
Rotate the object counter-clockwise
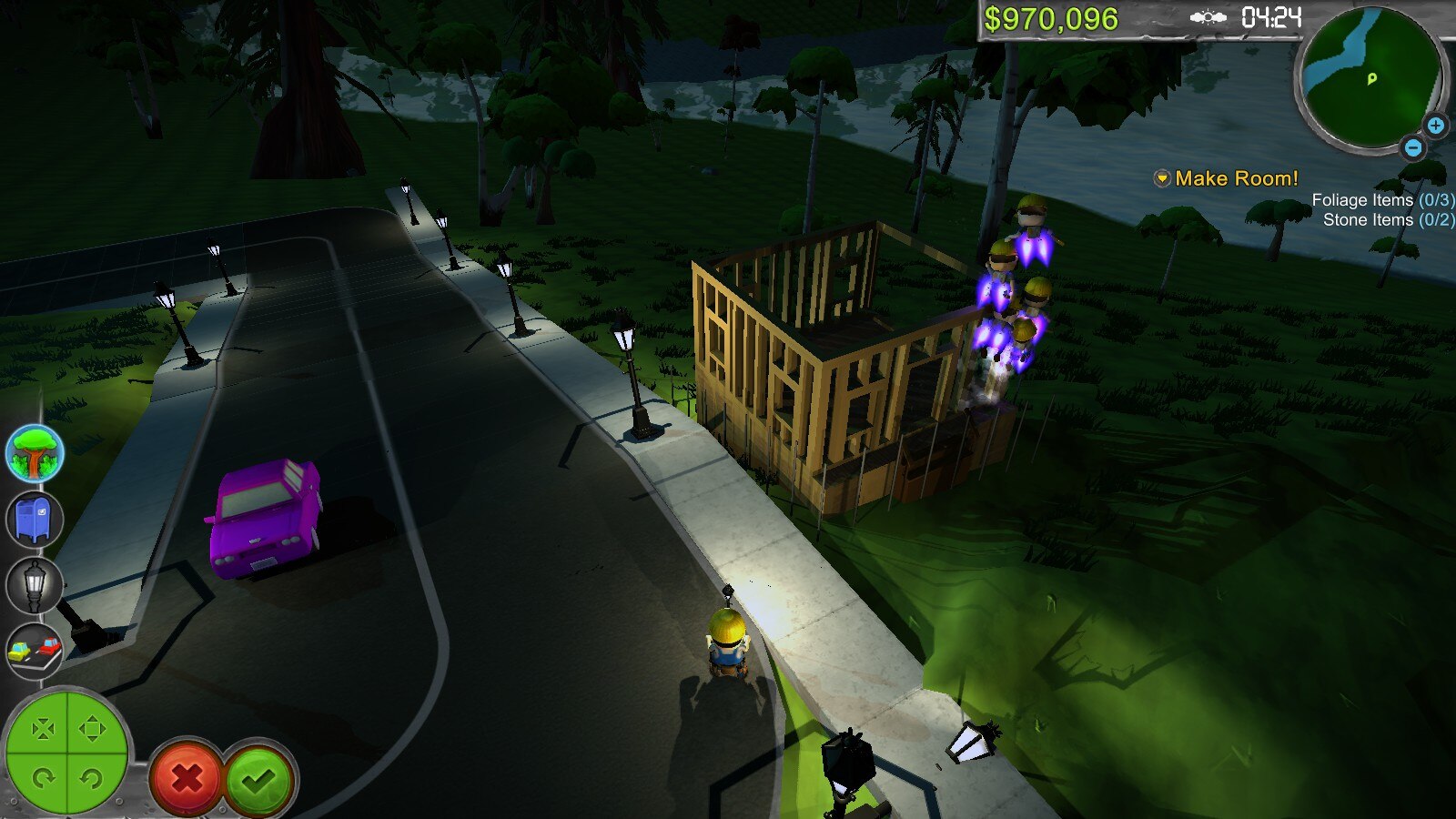pos(91,778)
